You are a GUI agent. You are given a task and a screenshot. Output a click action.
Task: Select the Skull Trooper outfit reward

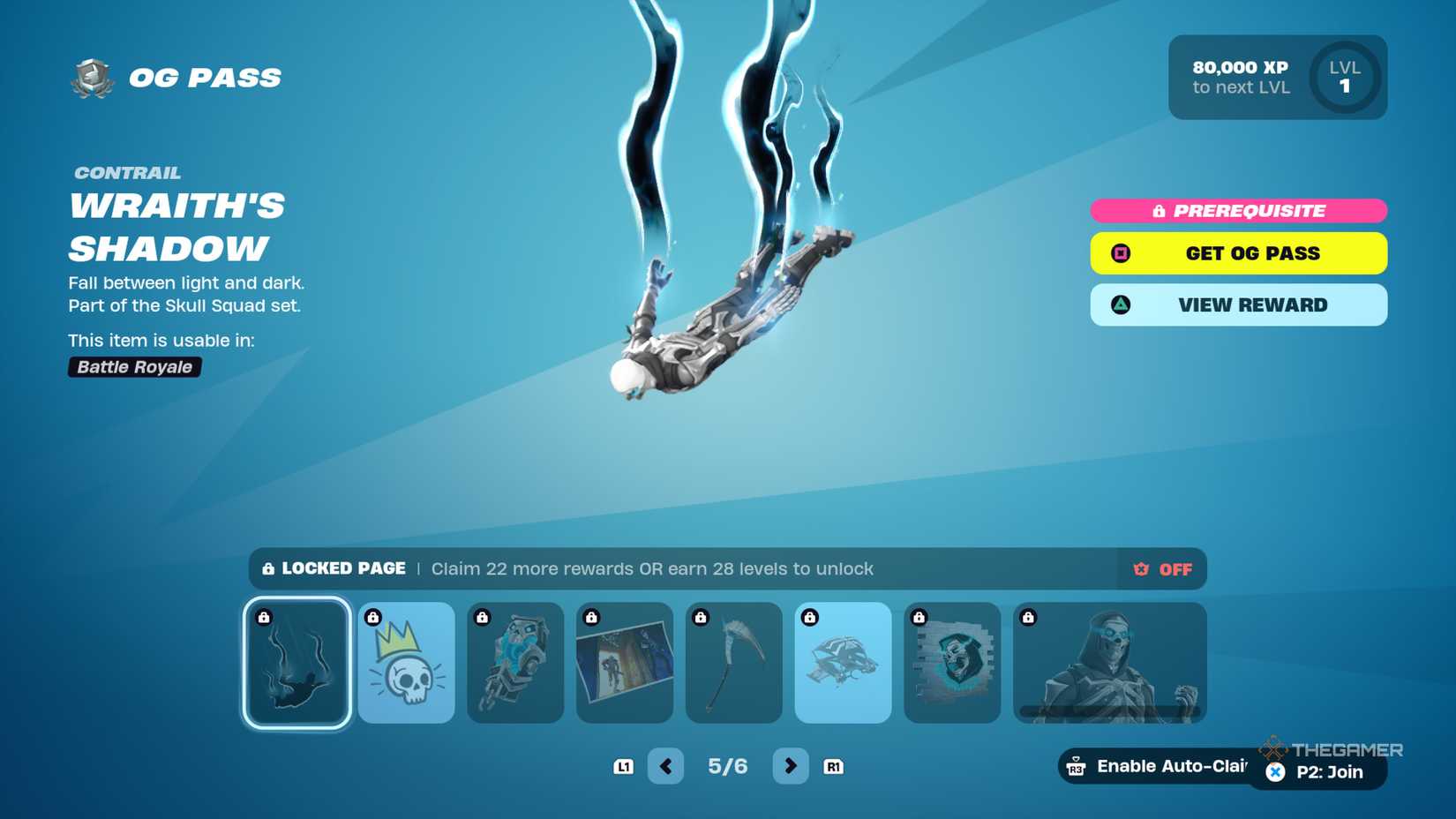[x=1110, y=663]
